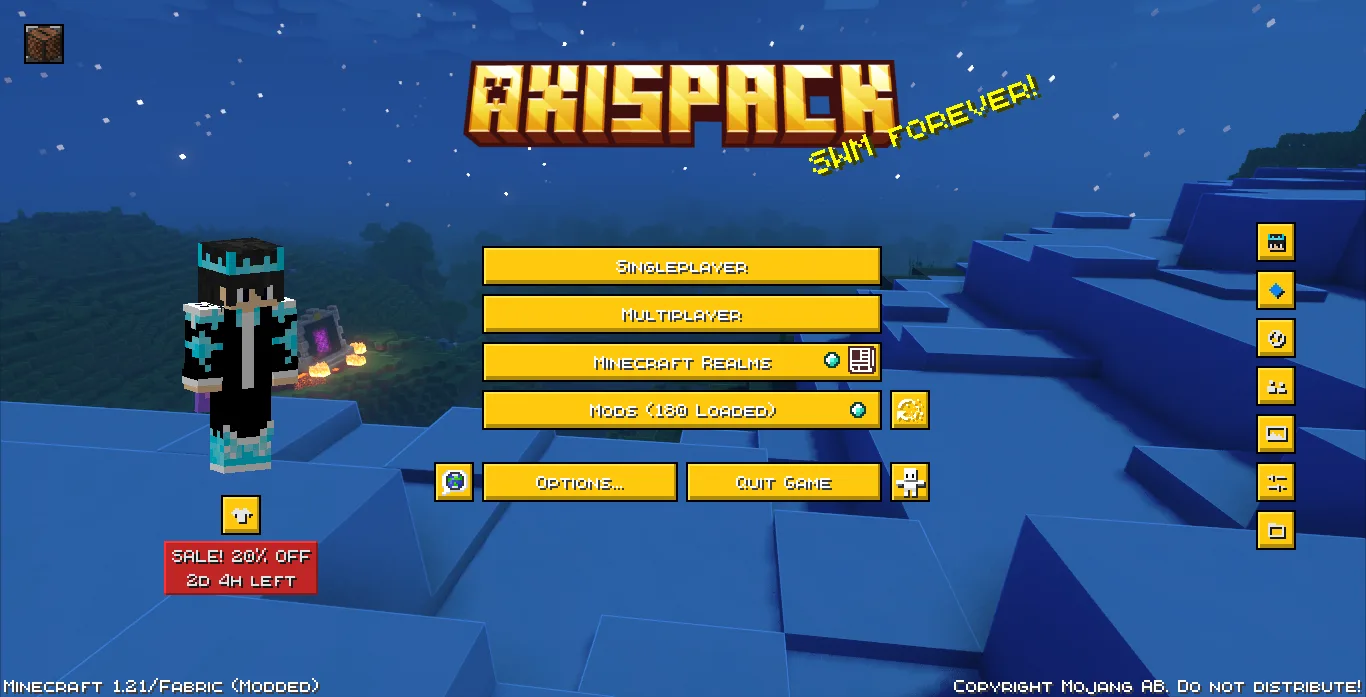Open the folder sidebar button

(x=1276, y=530)
